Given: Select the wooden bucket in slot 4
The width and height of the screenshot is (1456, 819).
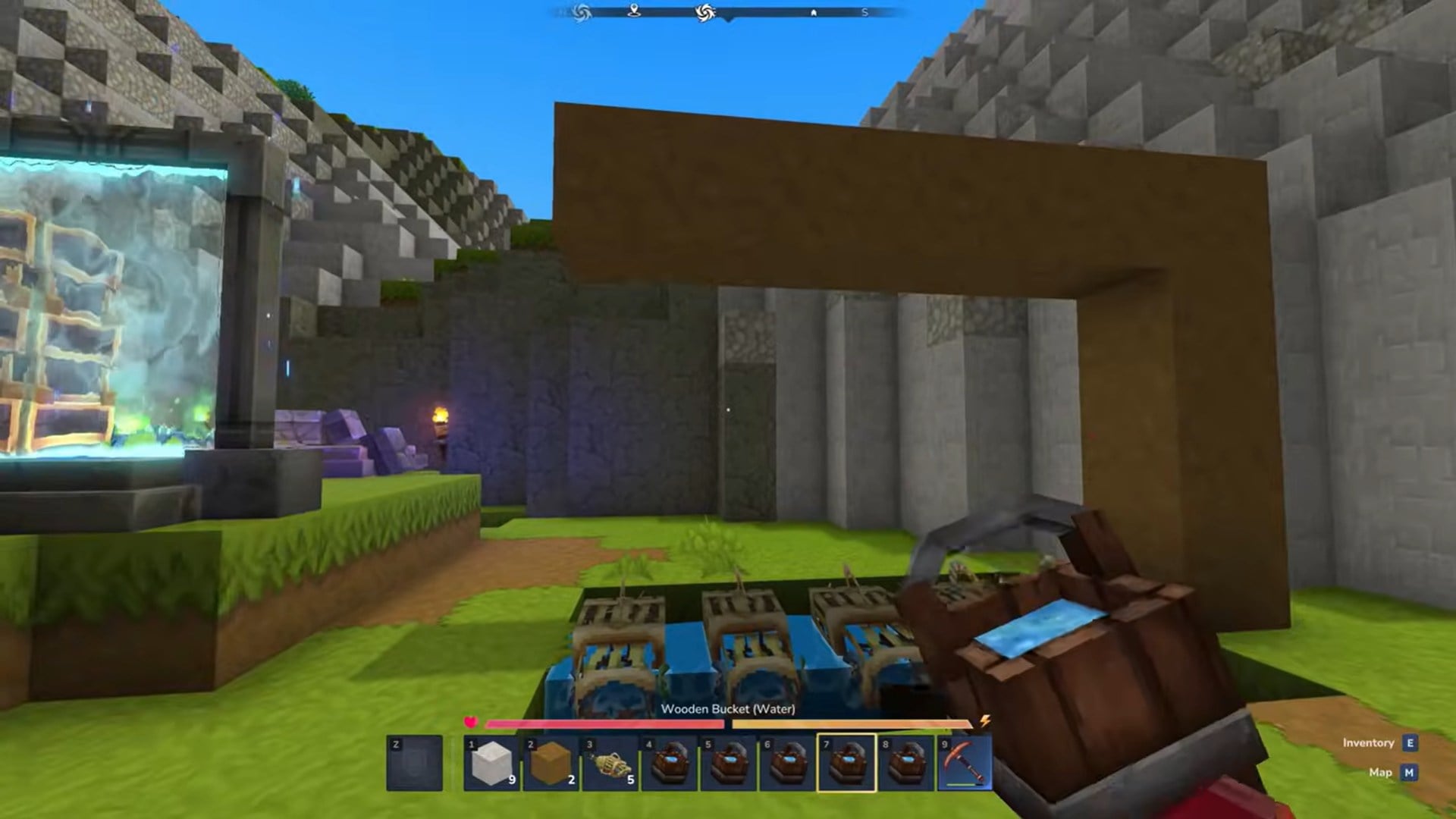Looking at the screenshot, I should (x=671, y=763).
